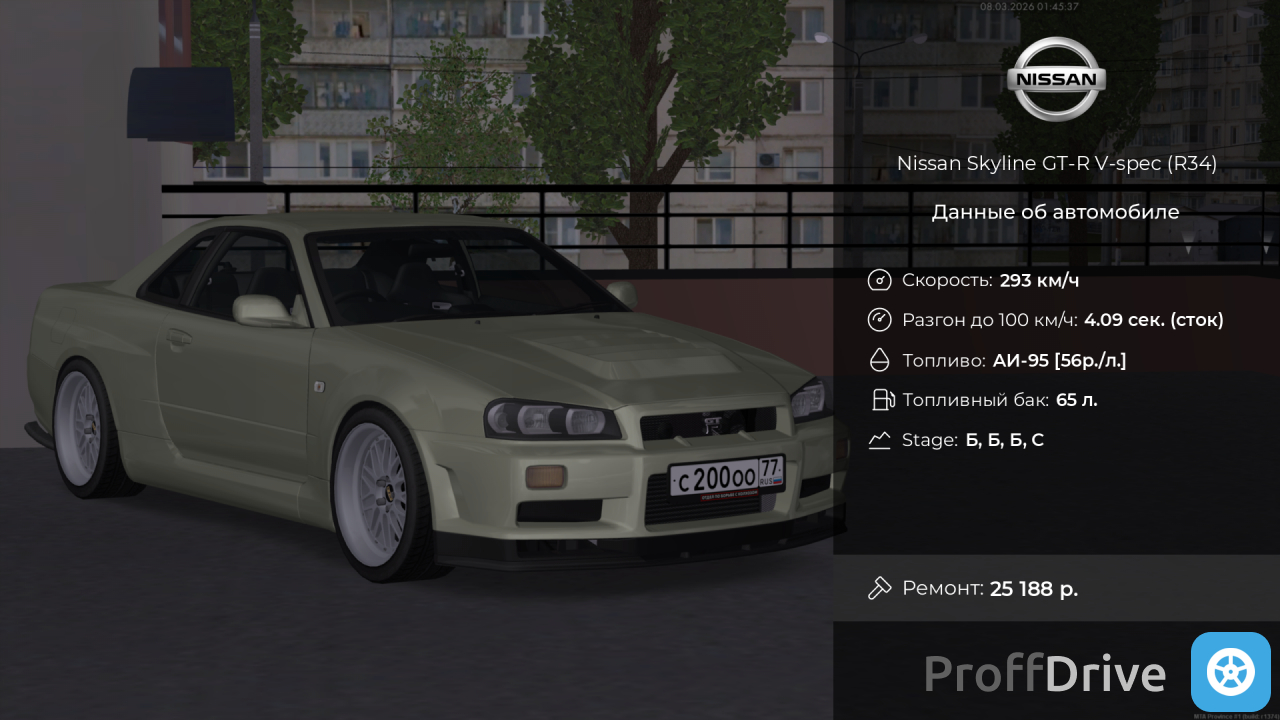Screen dimensions: 1280x720
Task: Select the Ремонт 25 188 р. repair row
Action: [1055, 588]
